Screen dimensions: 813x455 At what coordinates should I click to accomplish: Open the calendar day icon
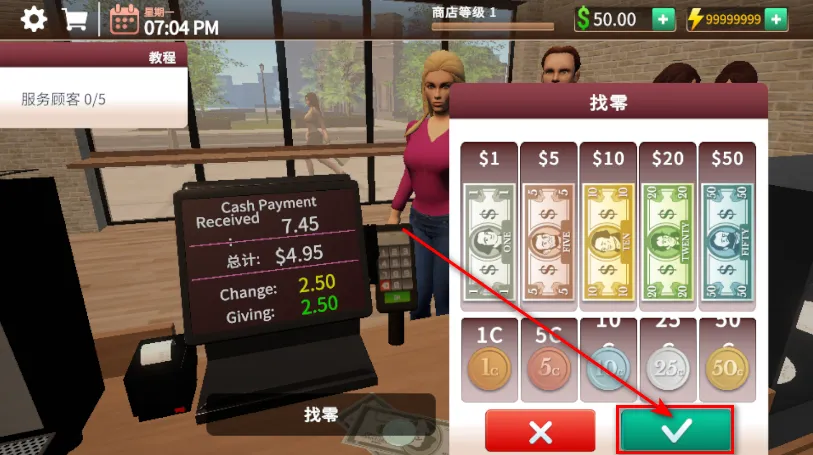pos(124,20)
